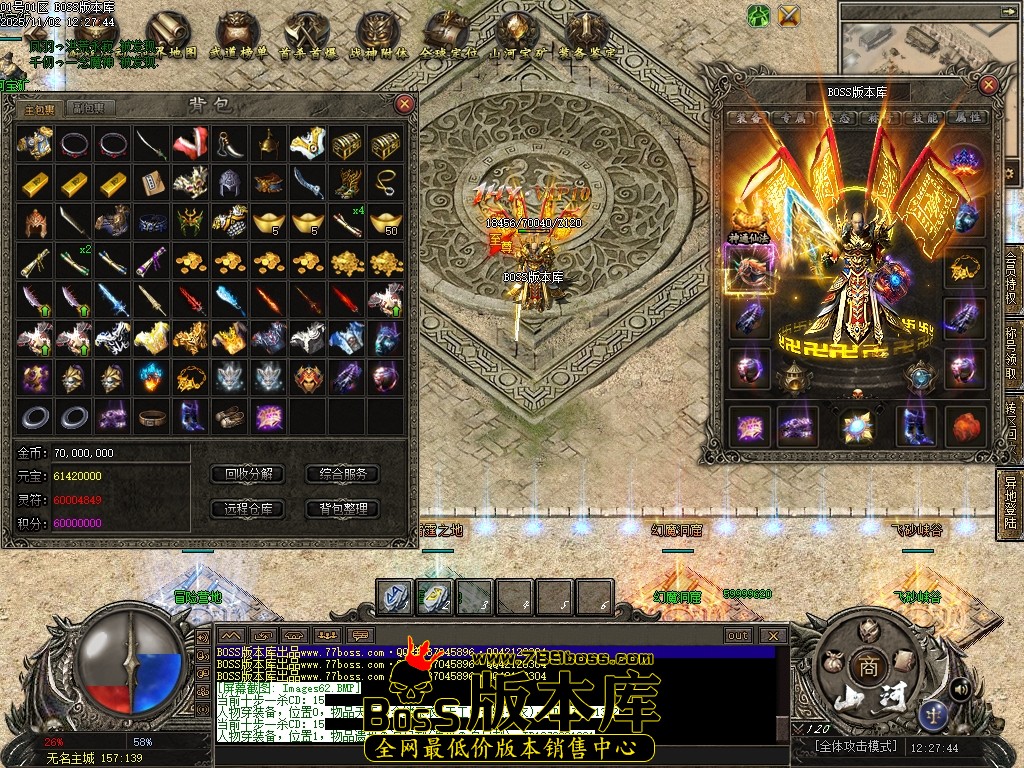Image resolution: width=1024 pixels, height=768 pixels.
Task: Click the 回收分解 recycle button
Action: coord(248,474)
